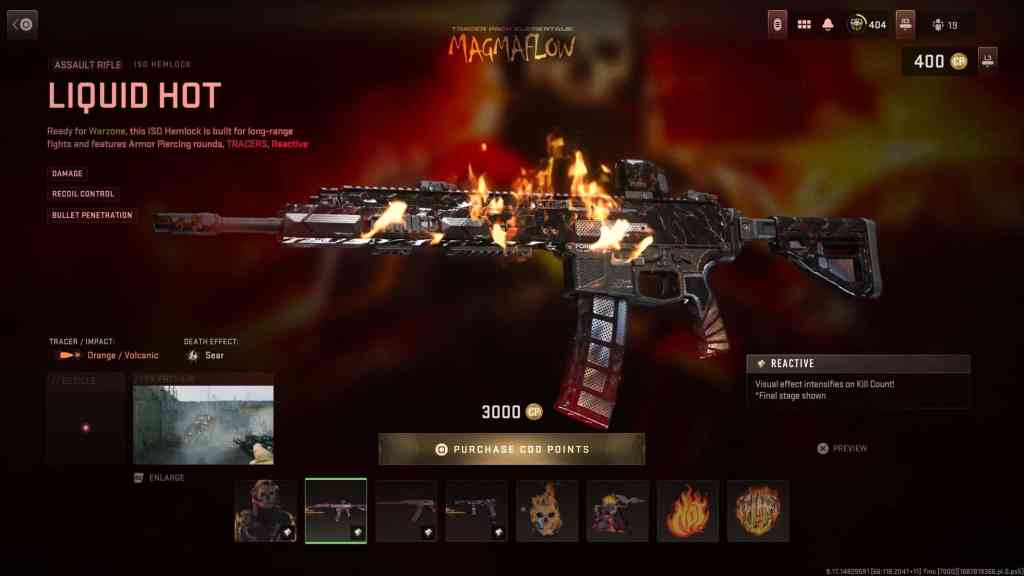Show the Recoil Control attribute tag
Image resolution: width=1024 pixels, height=576 pixels.
[x=83, y=194]
